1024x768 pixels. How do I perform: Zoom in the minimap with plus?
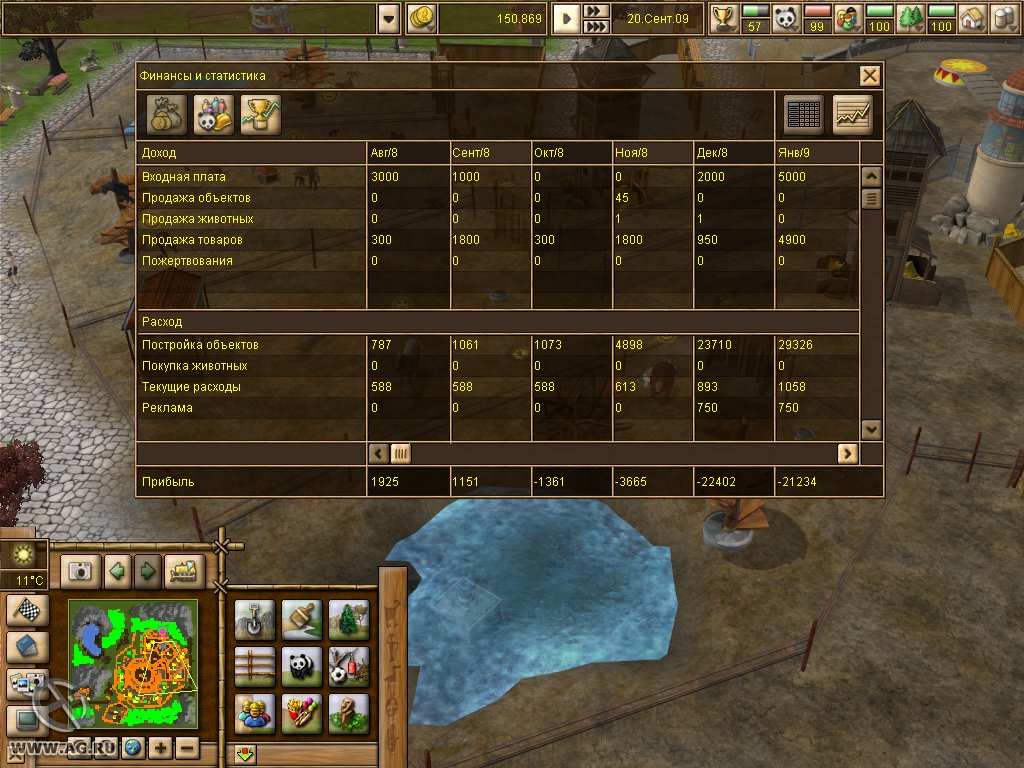pyautogui.click(x=161, y=747)
